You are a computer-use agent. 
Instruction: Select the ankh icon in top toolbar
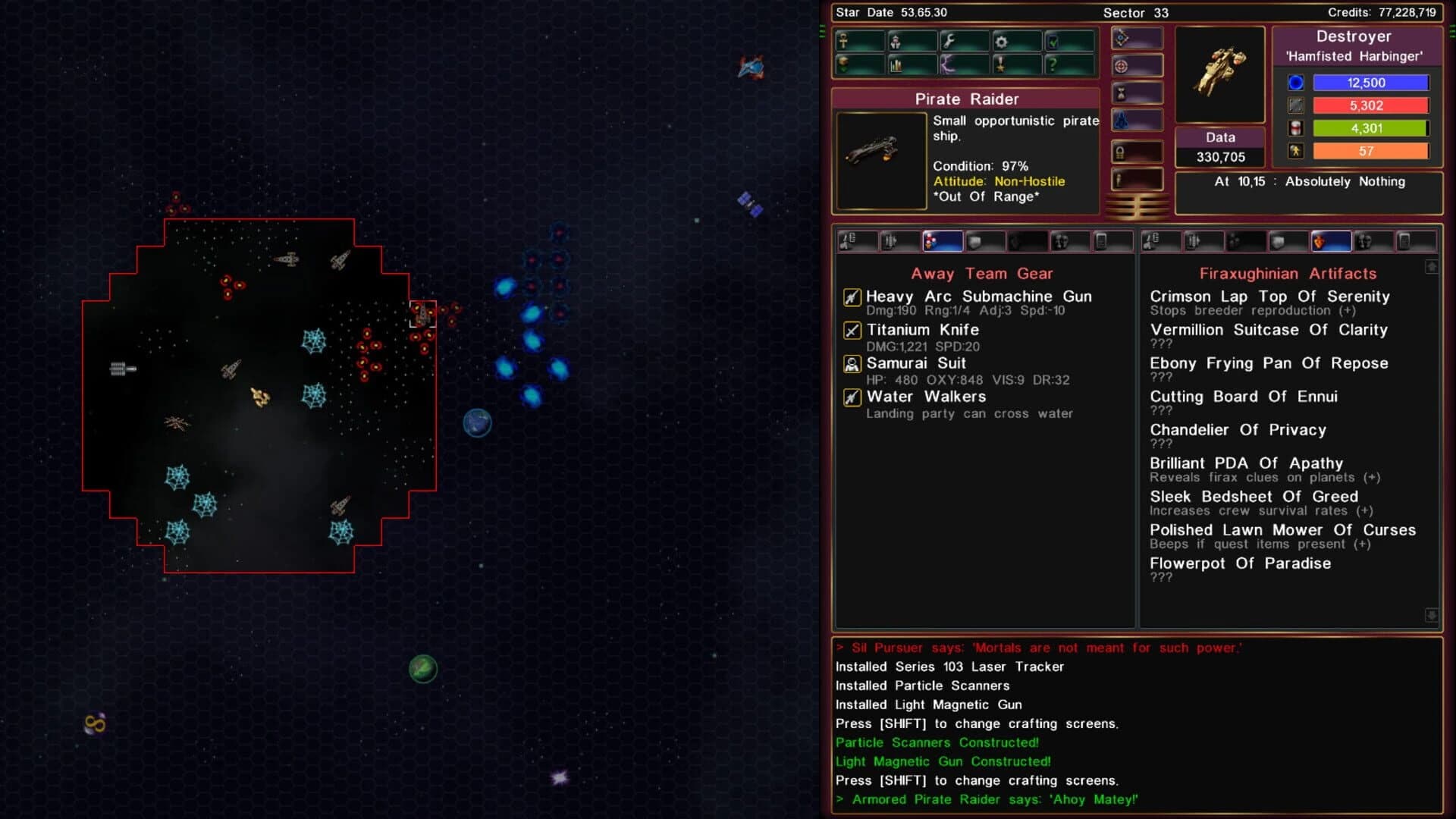pos(843,42)
